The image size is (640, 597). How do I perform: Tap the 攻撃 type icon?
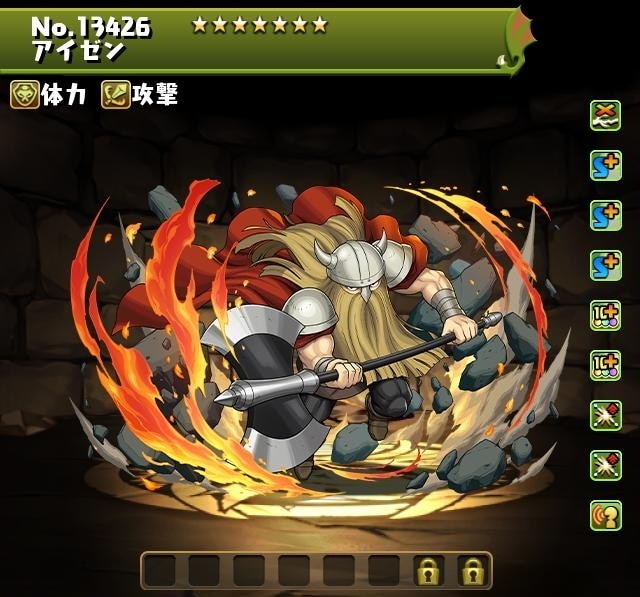click(x=116, y=95)
